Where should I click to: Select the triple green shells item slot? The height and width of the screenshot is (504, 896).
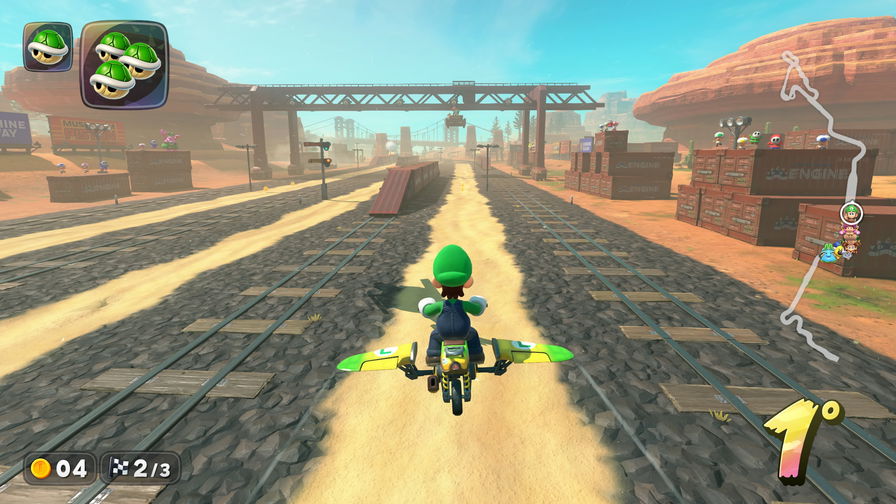[x=124, y=64]
